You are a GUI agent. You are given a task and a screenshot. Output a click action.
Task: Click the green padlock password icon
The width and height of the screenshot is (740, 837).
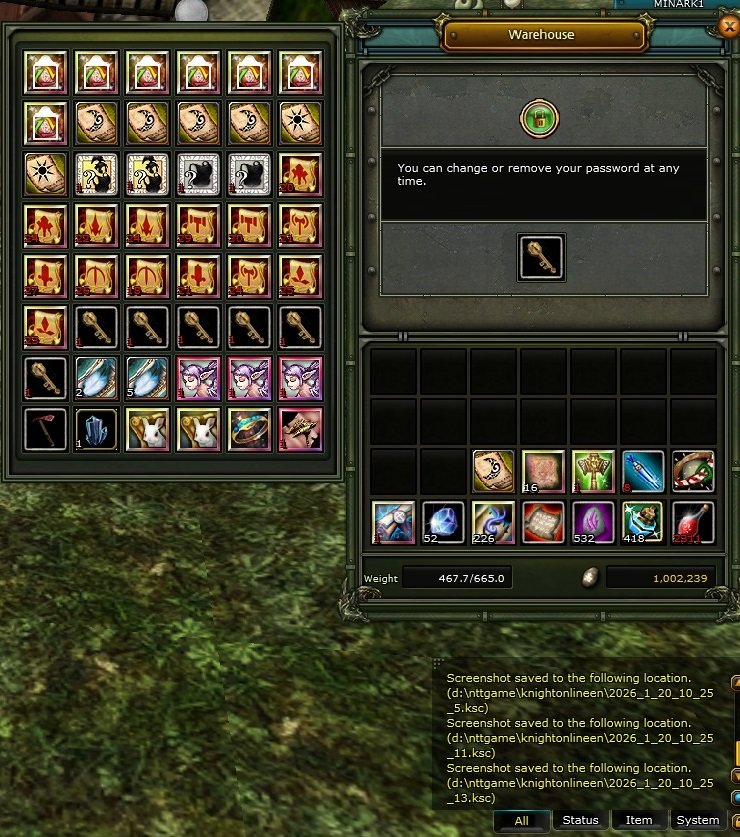pos(539,120)
